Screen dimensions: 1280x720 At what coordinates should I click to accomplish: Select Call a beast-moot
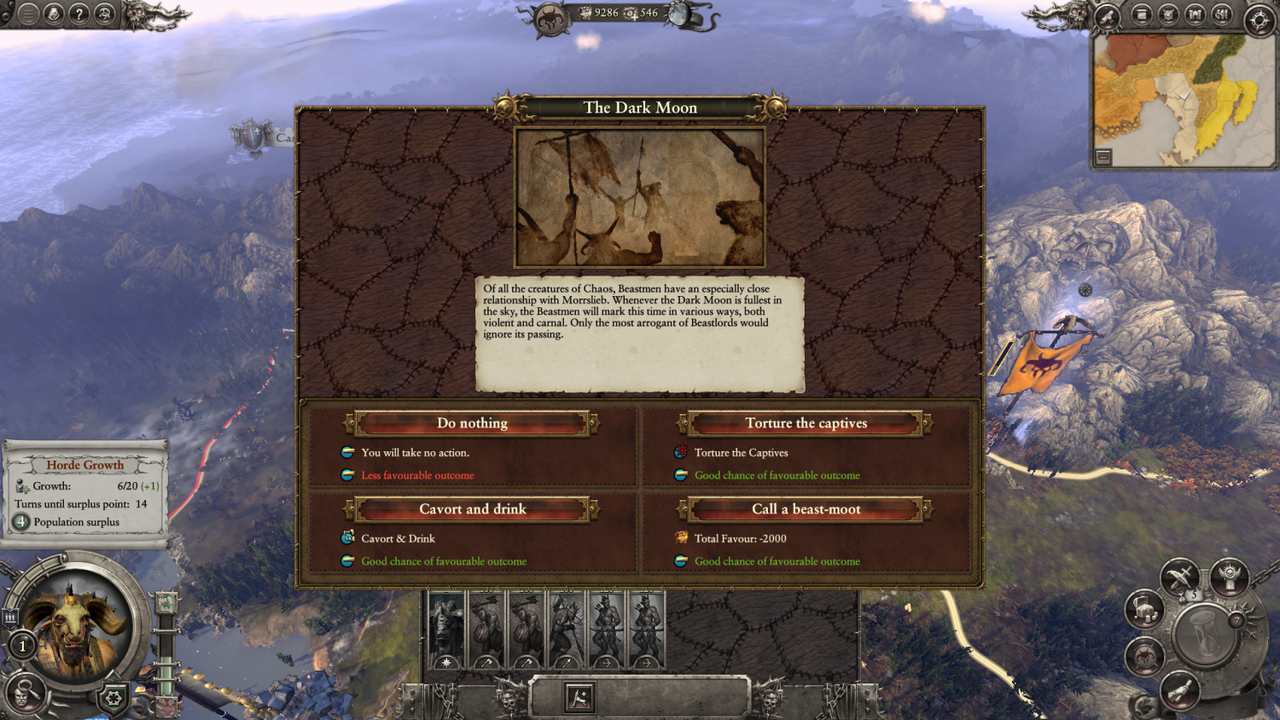[808, 509]
